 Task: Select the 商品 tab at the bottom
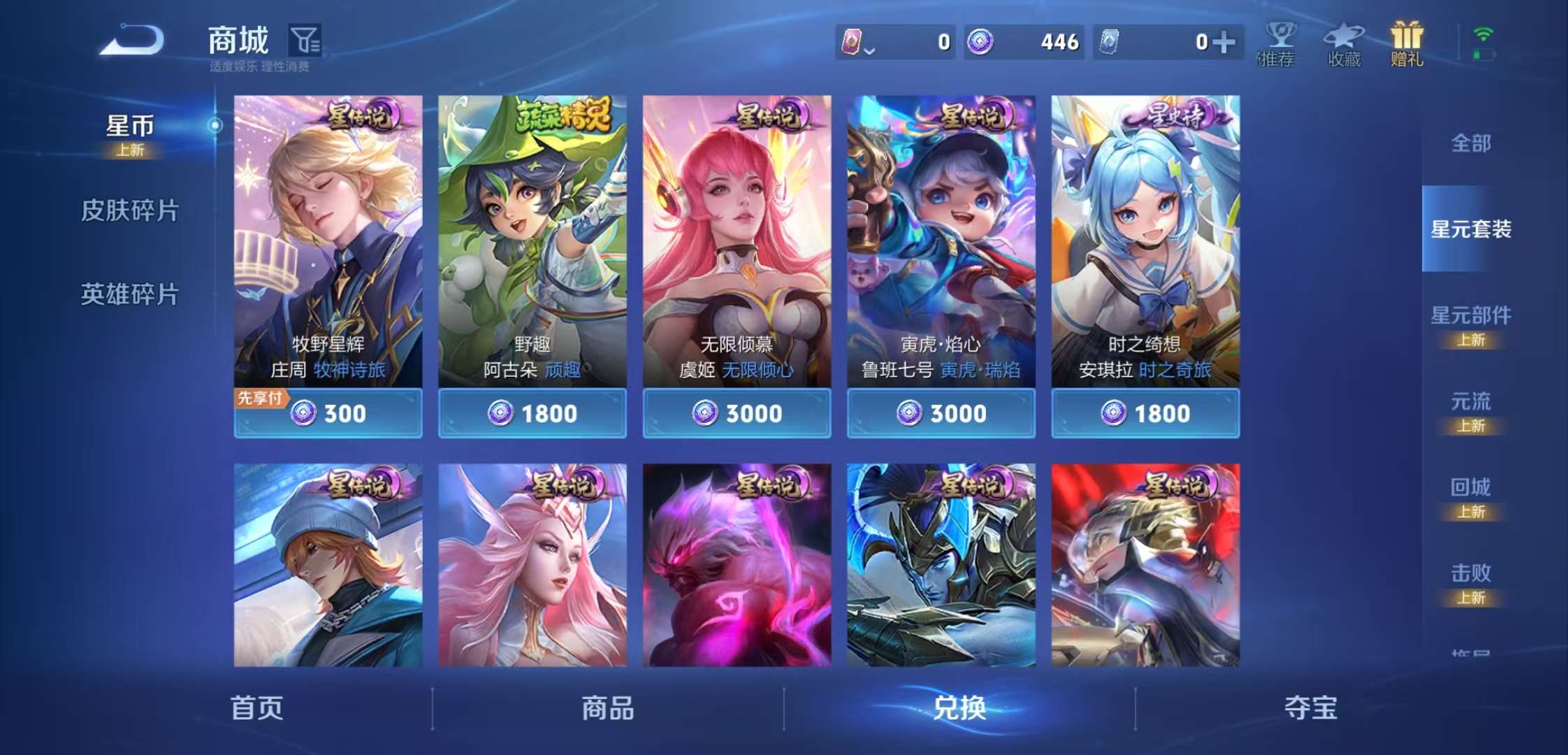[x=608, y=708]
